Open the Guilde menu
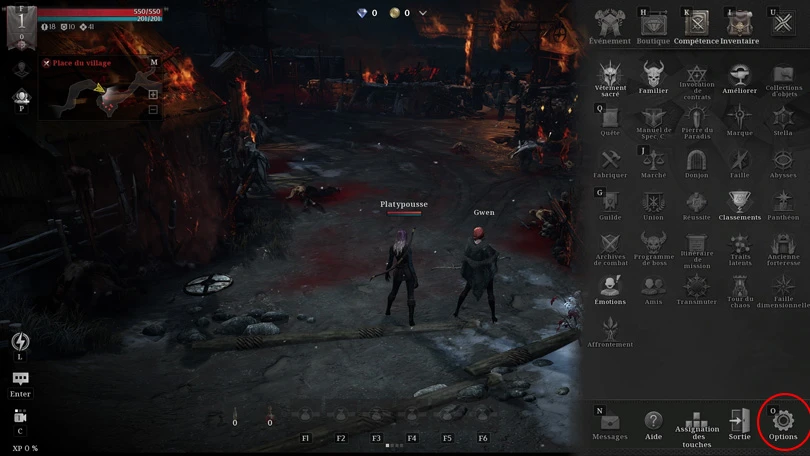The width and height of the screenshot is (810, 456). tap(610, 203)
